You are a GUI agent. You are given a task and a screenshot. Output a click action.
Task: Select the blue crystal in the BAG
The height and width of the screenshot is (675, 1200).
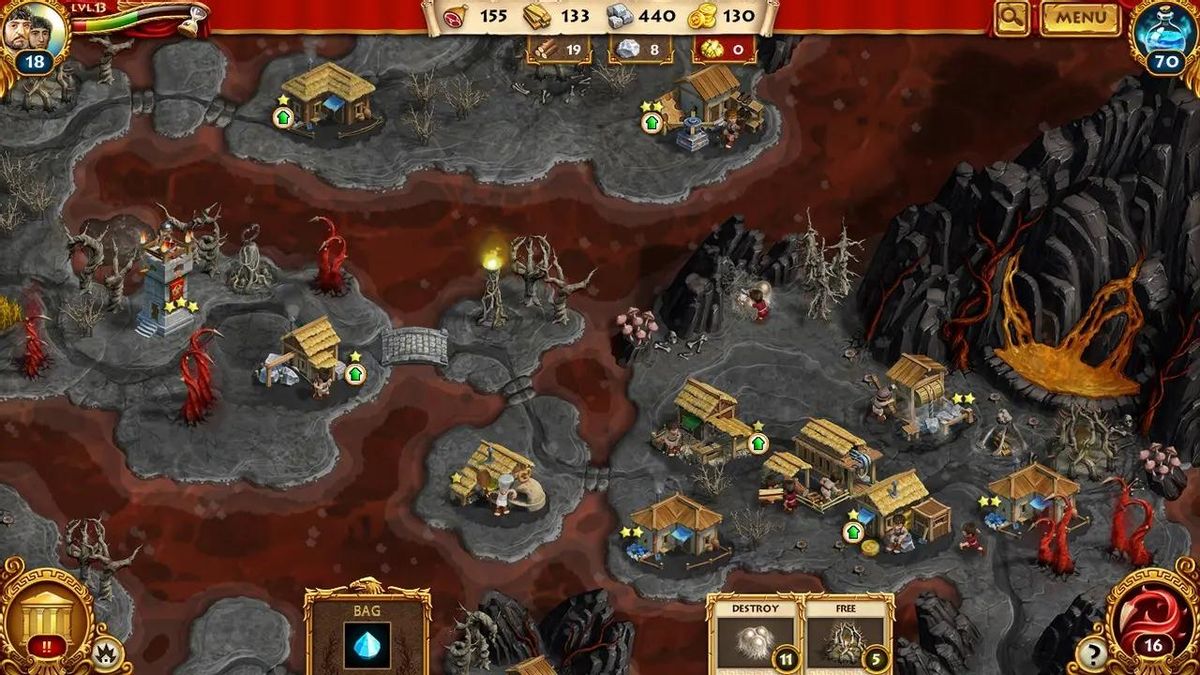pyautogui.click(x=367, y=643)
